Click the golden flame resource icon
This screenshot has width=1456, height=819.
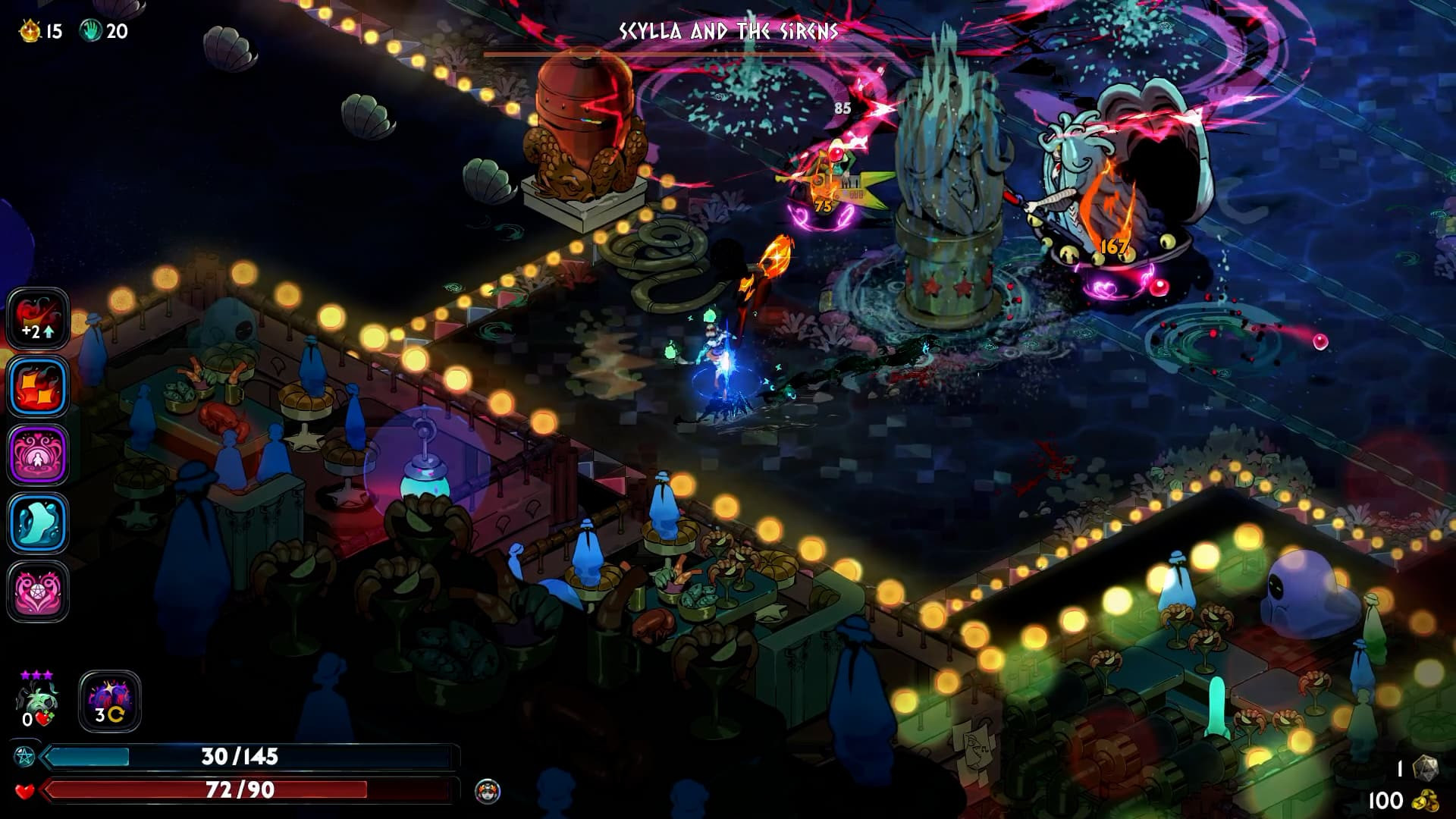coord(30,31)
